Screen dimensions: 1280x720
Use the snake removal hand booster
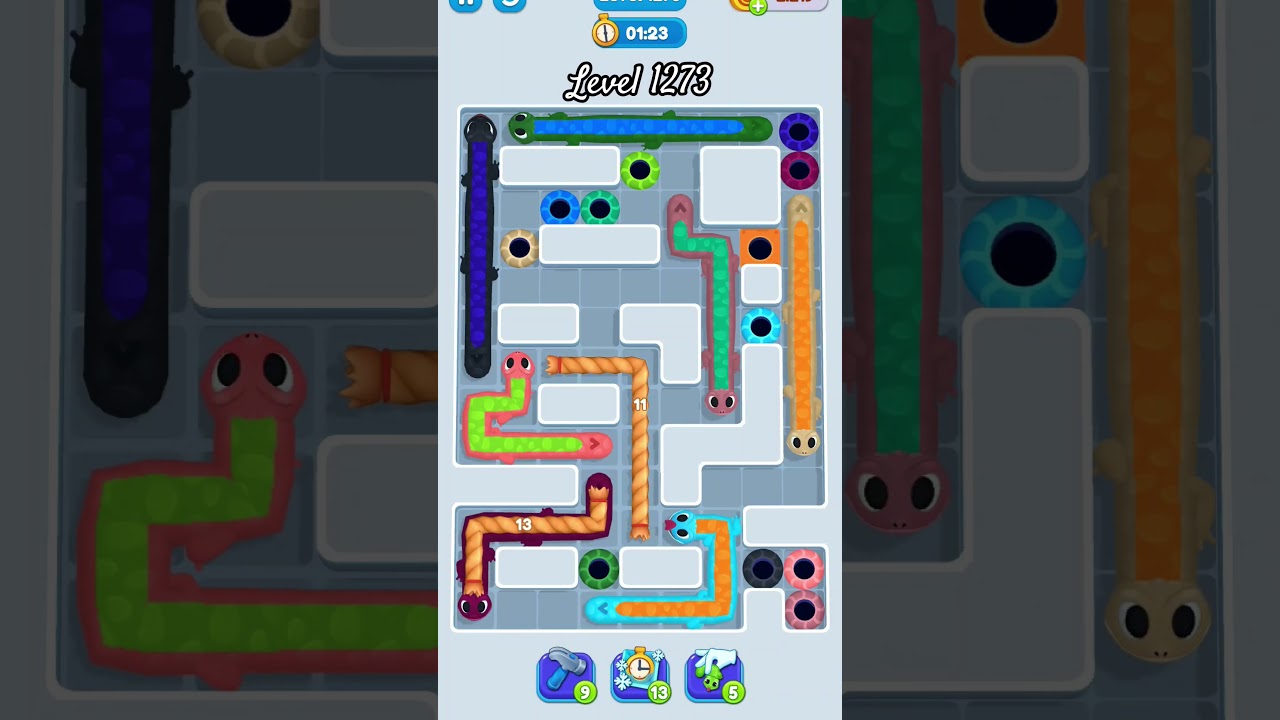pyautogui.click(x=713, y=674)
